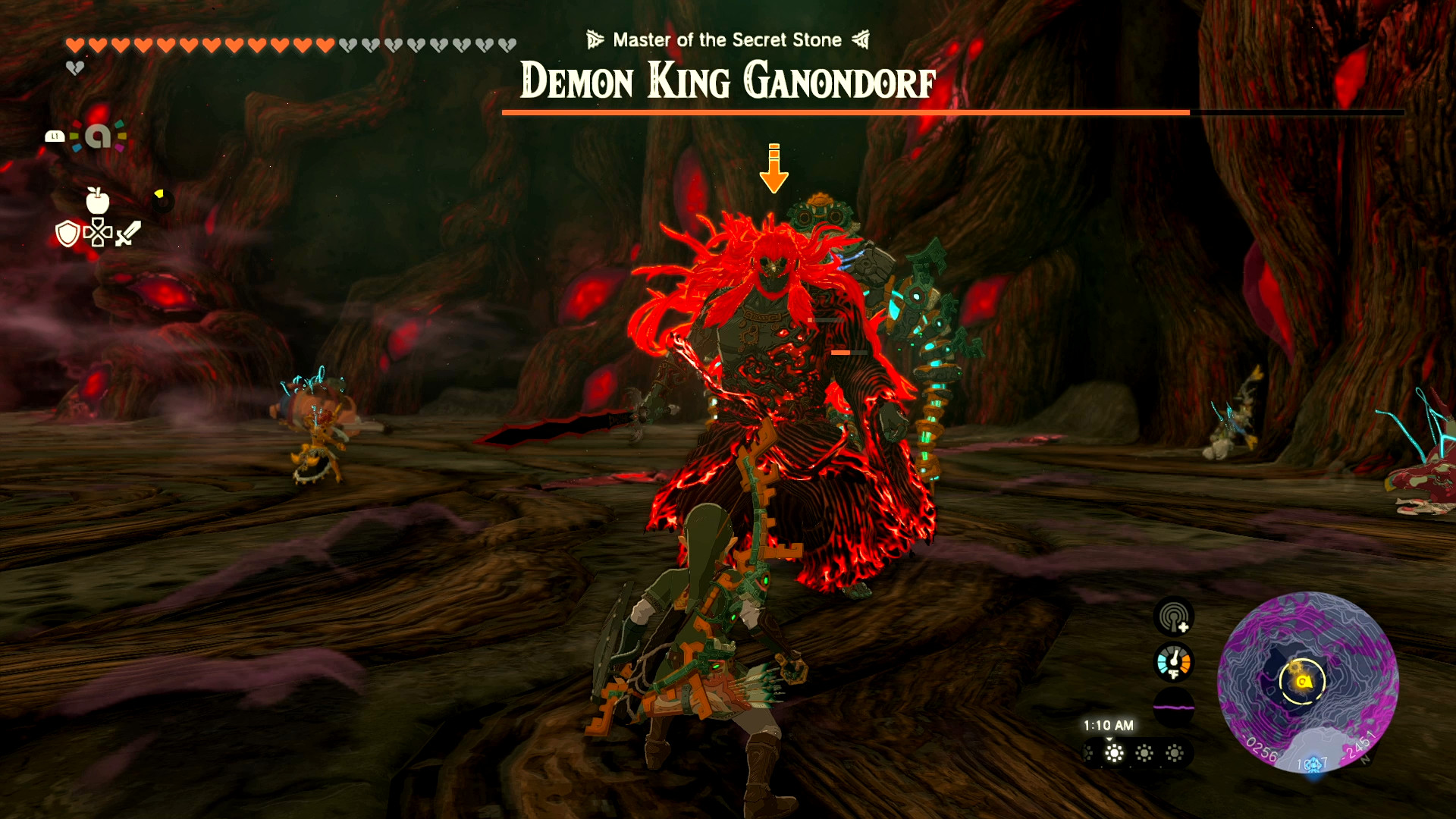The width and height of the screenshot is (1456, 819).
Task: Select the shield equipment icon
Action: (x=67, y=234)
